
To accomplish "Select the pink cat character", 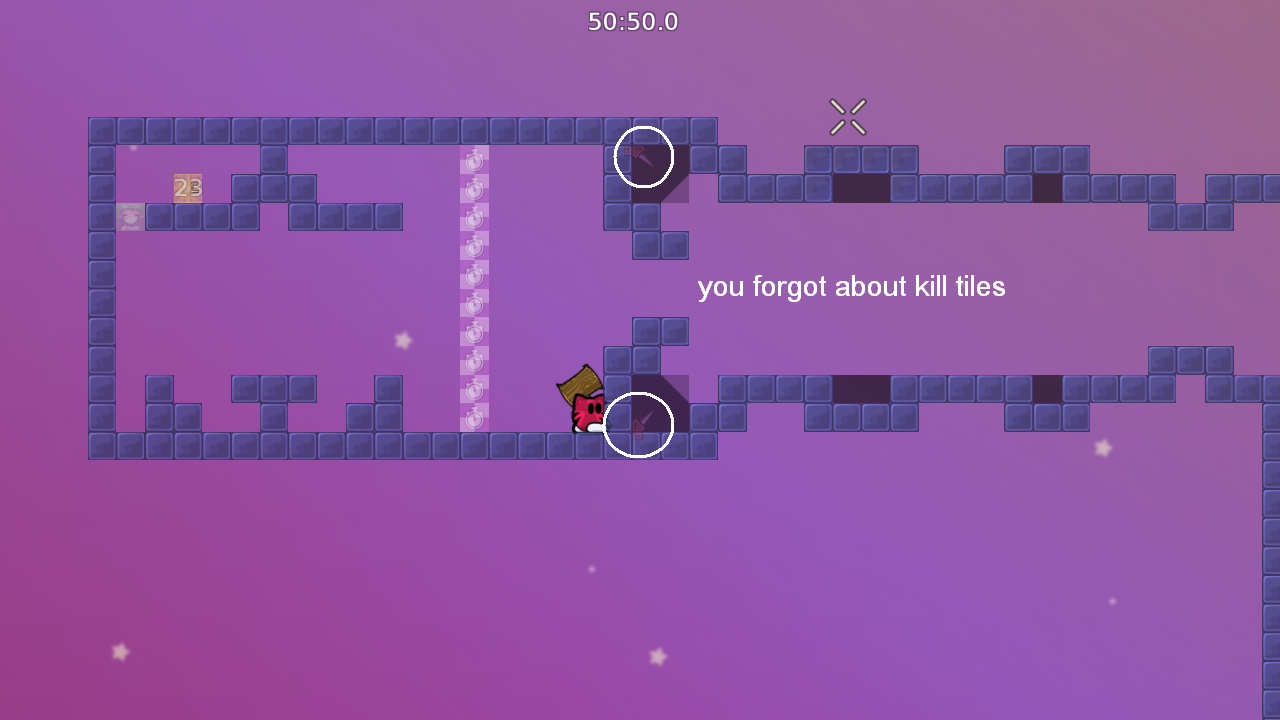I will click(586, 410).
